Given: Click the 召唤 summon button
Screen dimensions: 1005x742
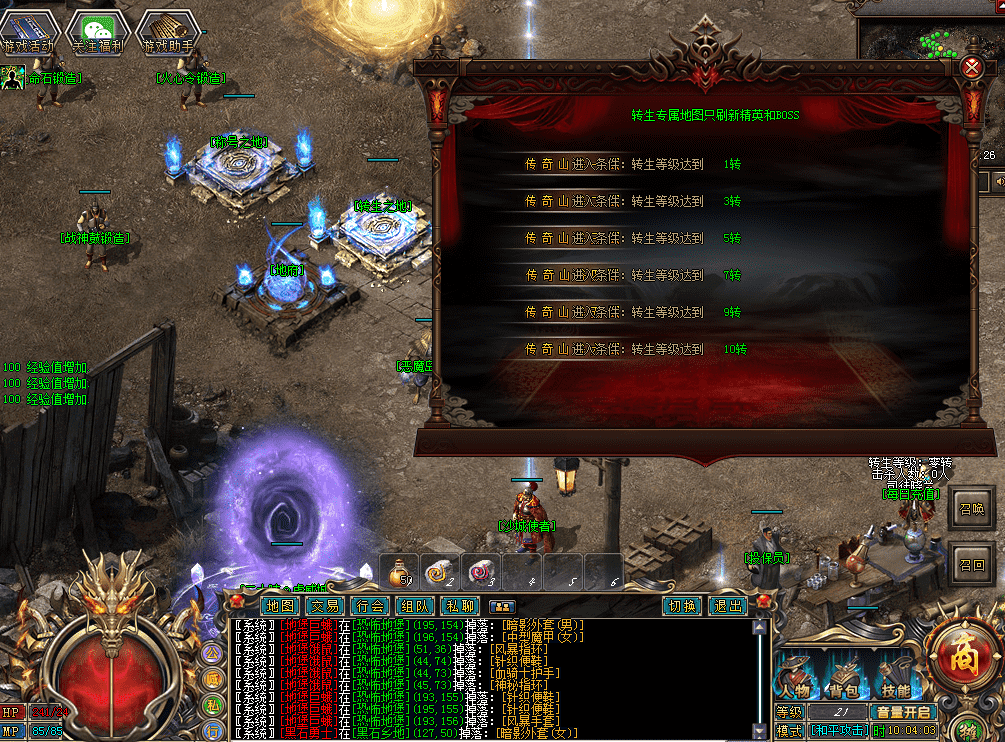Looking at the screenshot, I should coord(972,509).
